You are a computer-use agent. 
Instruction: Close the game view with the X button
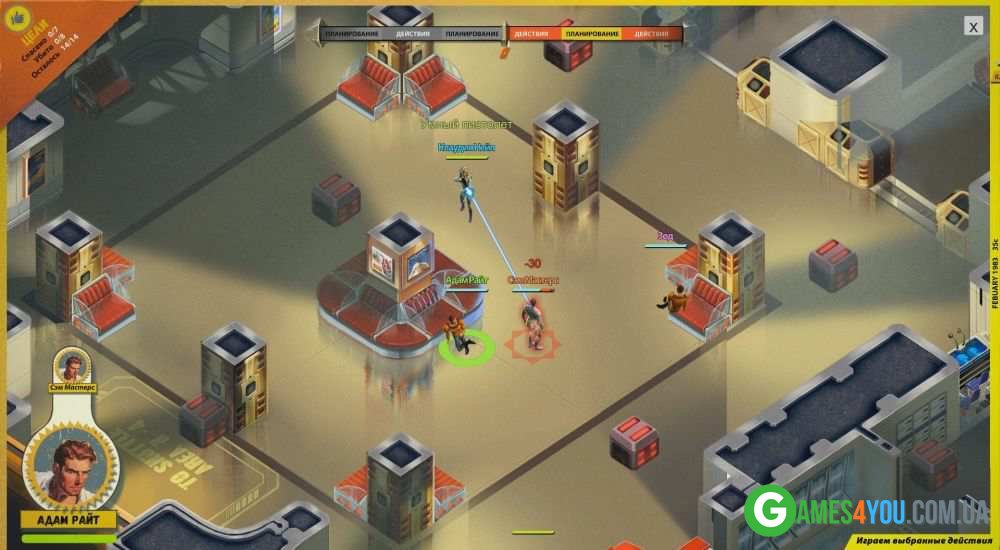973,27
